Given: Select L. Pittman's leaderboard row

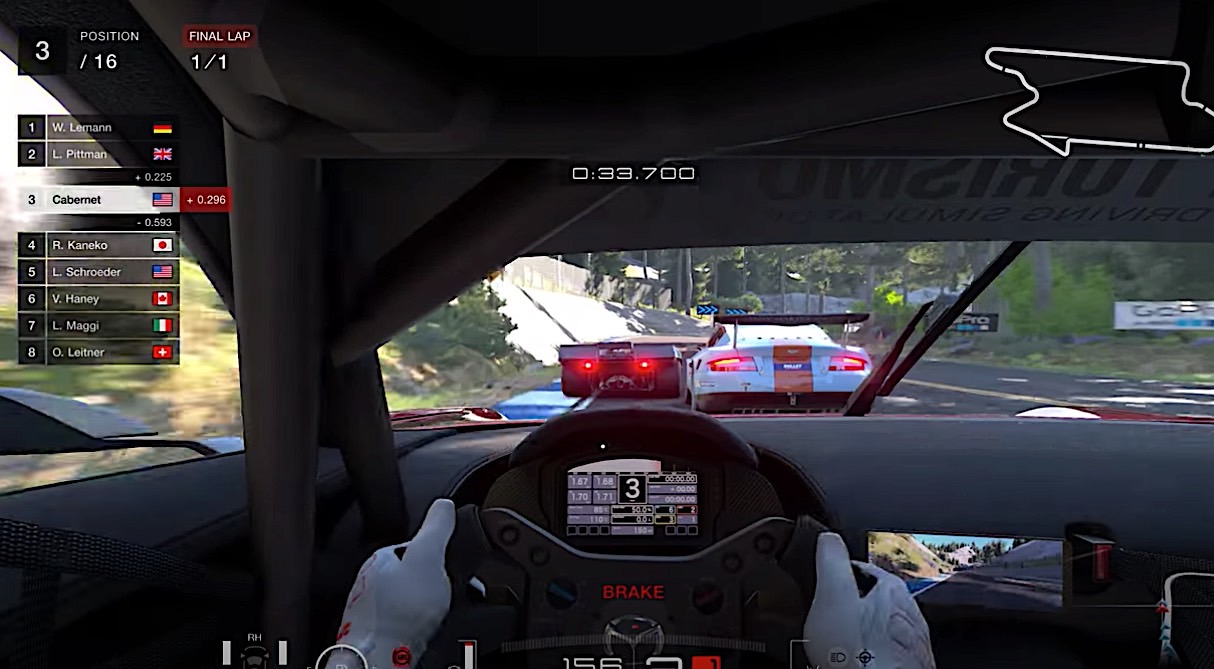Looking at the screenshot, I should (x=98, y=154).
